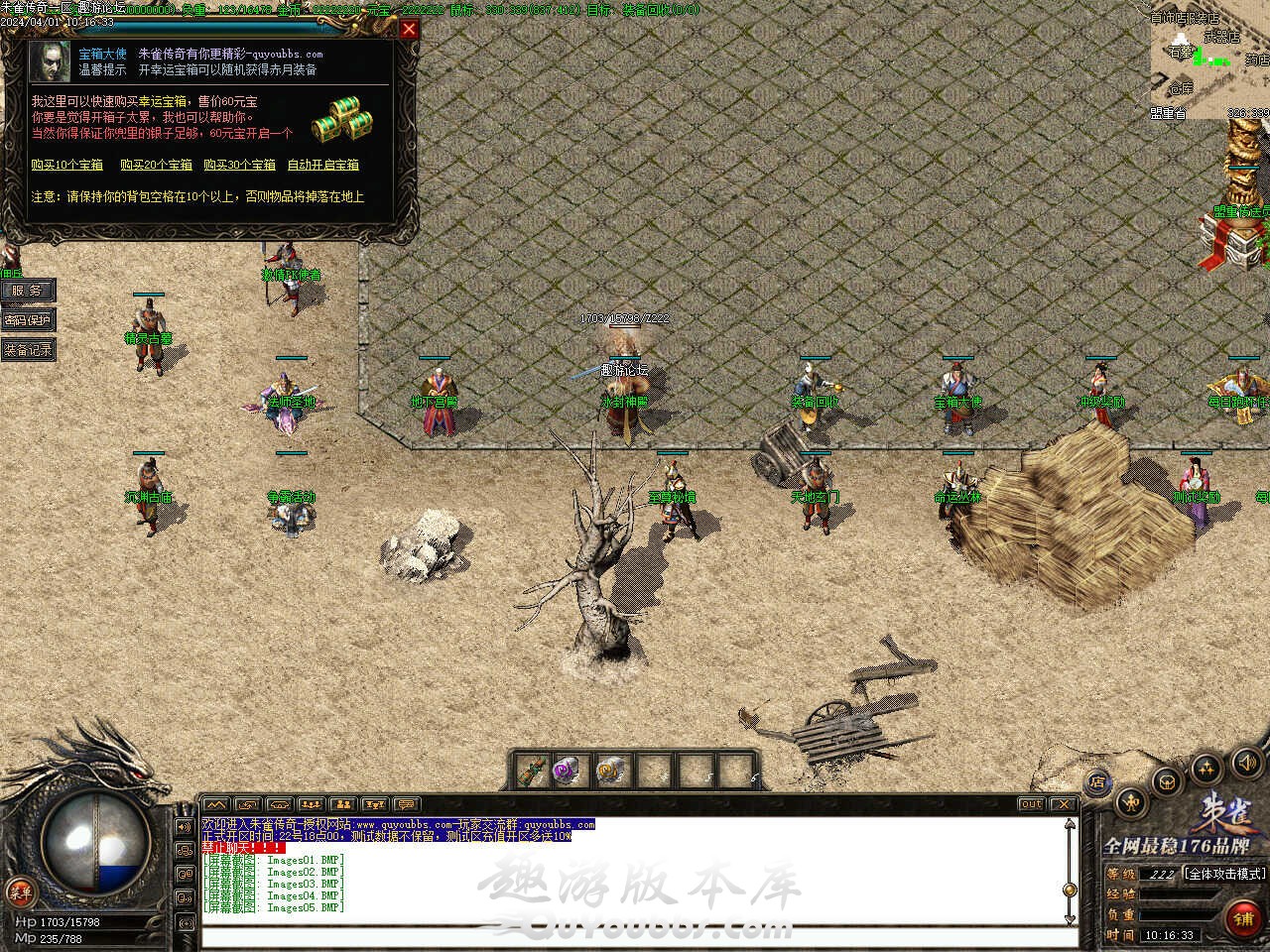Image resolution: width=1270 pixels, height=952 pixels.
Task: Choose 购买10个宝箱 in the dialog
Action: (66, 165)
